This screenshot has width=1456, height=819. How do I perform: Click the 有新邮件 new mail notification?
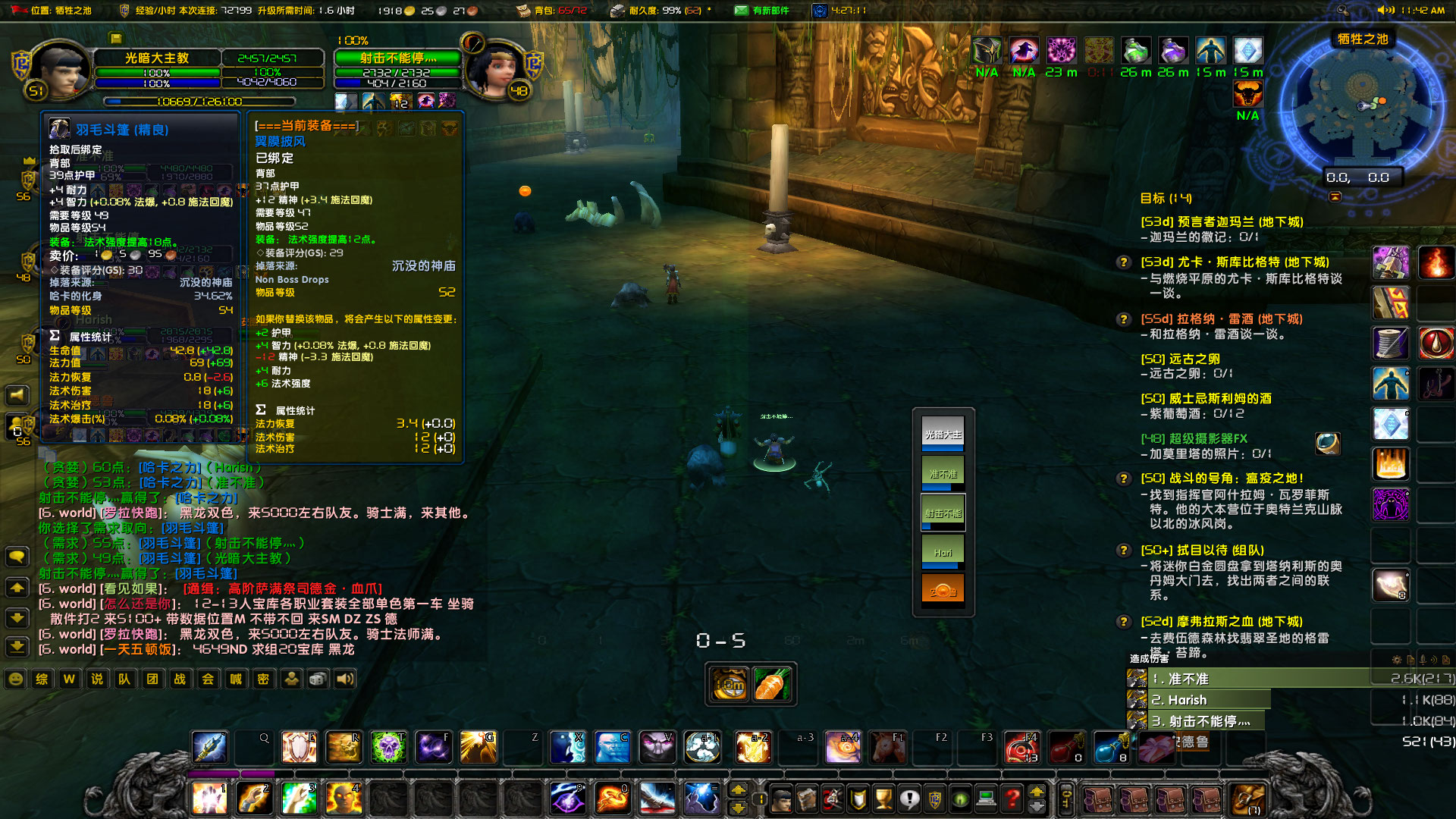pyautogui.click(x=768, y=11)
